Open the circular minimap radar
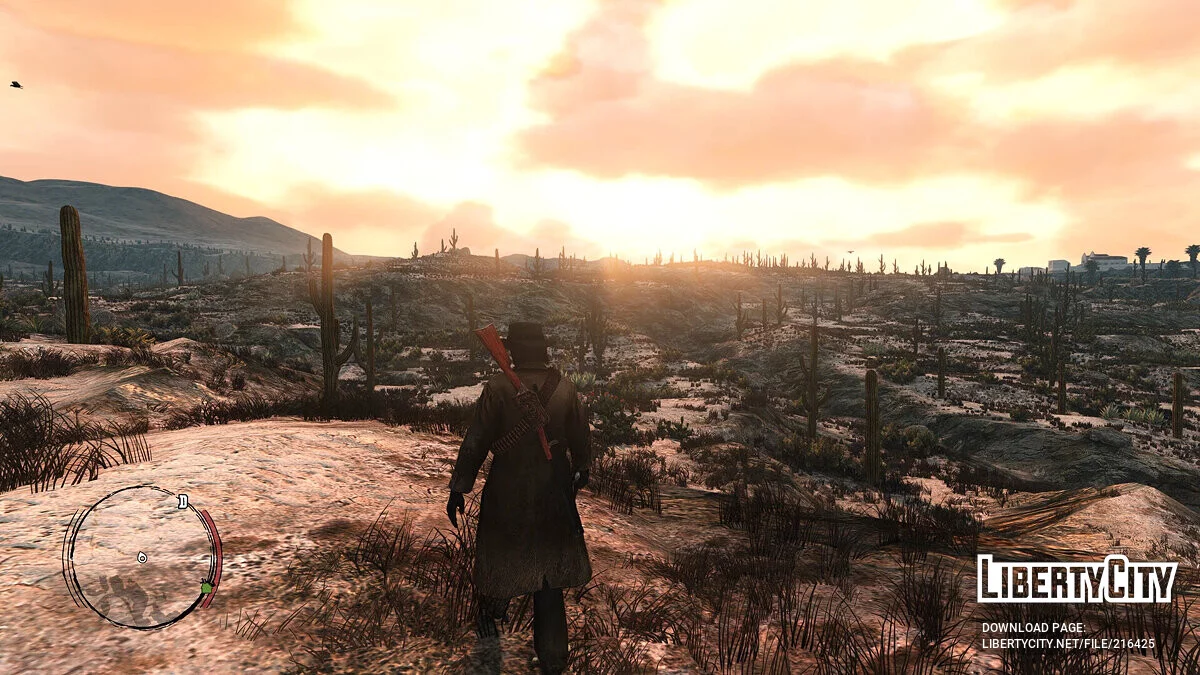1200x675 pixels. [x=141, y=556]
